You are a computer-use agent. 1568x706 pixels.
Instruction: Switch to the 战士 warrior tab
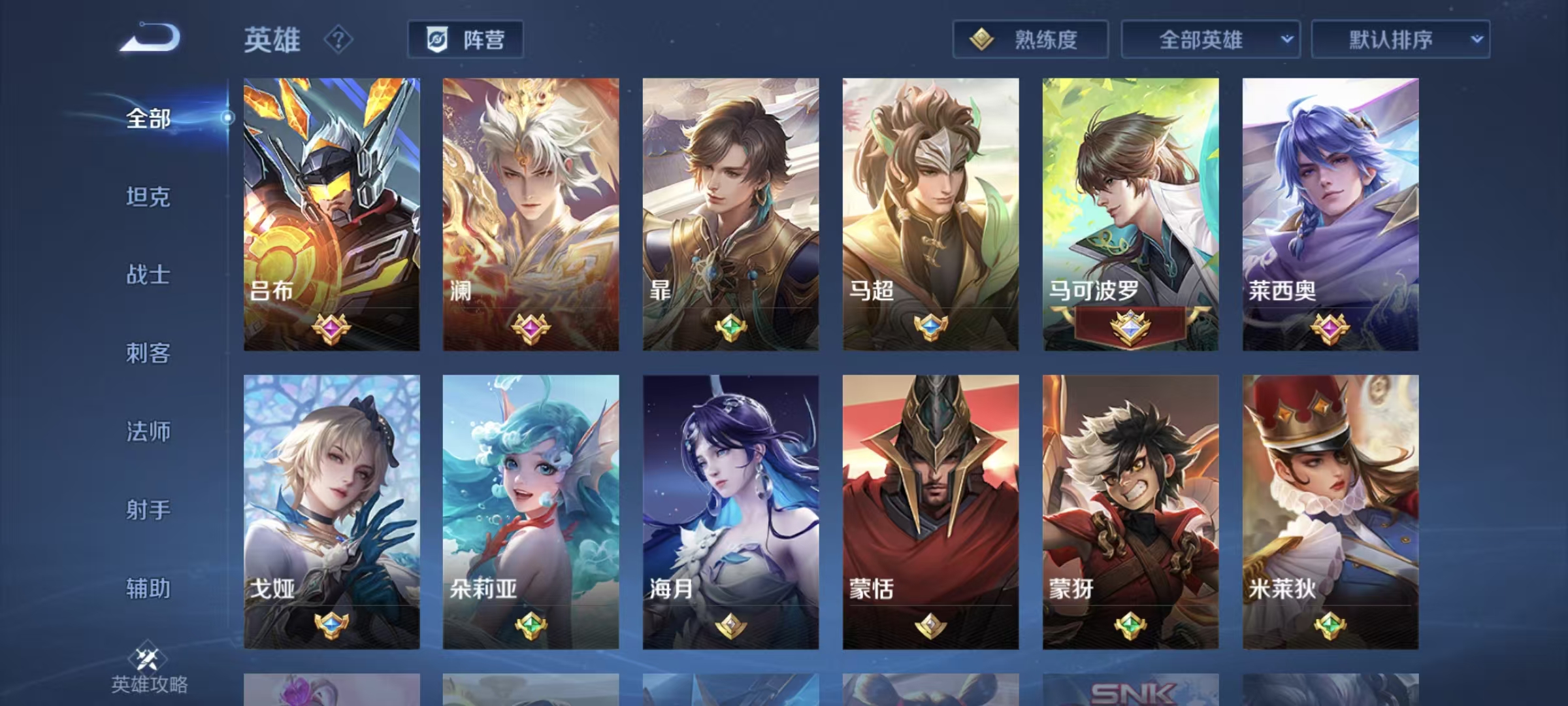tap(148, 275)
